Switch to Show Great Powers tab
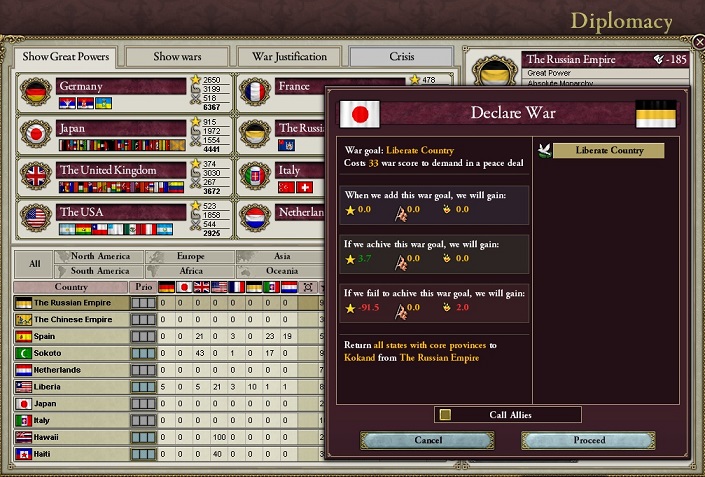The height and width of the screenshot is (477, 705). 65,57
